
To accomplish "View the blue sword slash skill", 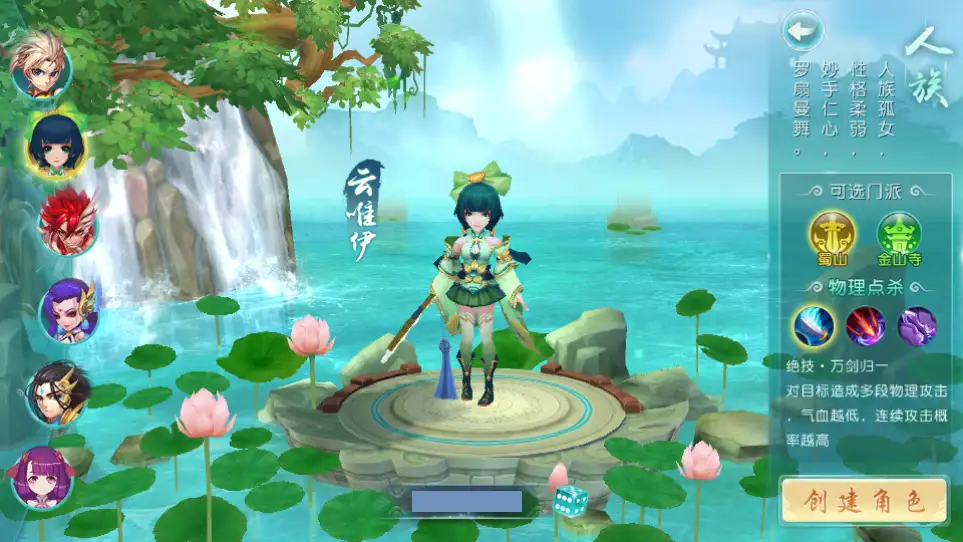I will click(814, 326).
